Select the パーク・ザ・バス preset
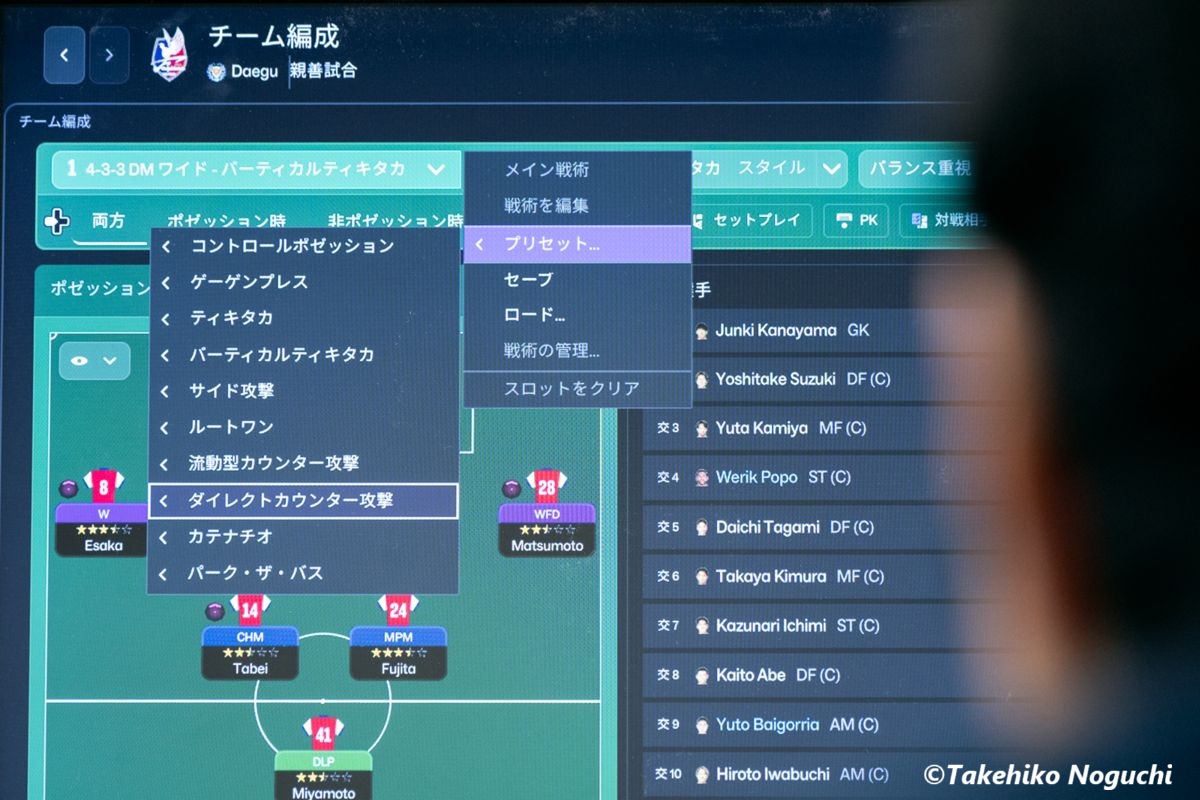The image size is (1200, 800). (x=256, y=573)
